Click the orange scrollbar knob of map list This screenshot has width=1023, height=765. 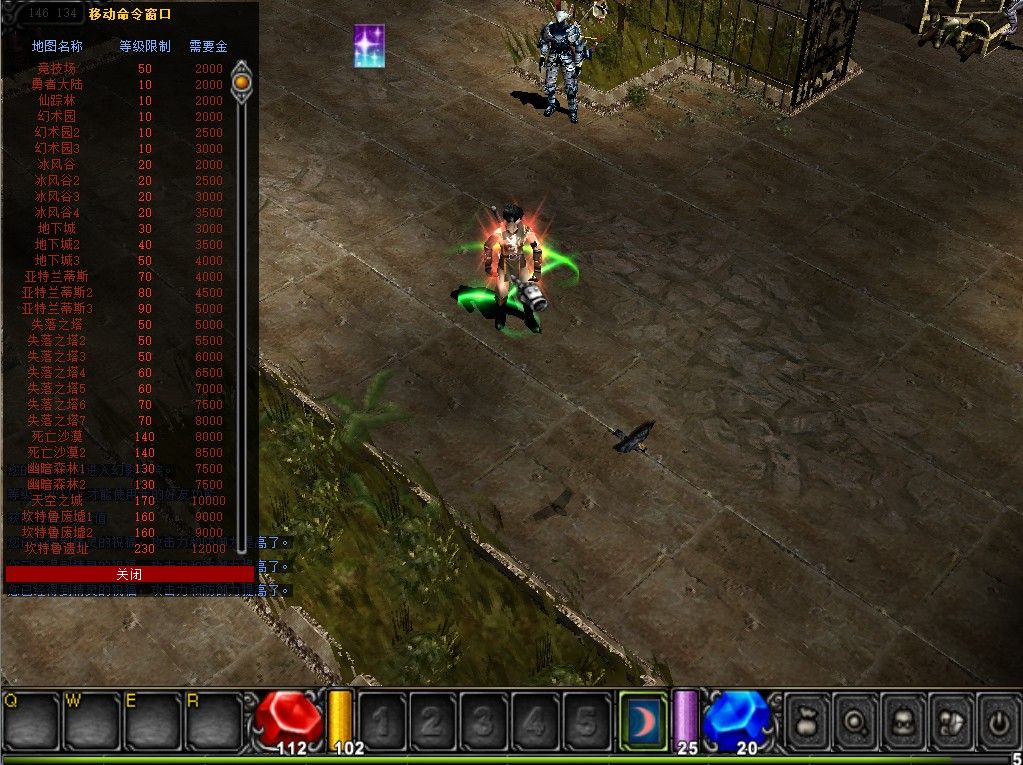(241, 79)
